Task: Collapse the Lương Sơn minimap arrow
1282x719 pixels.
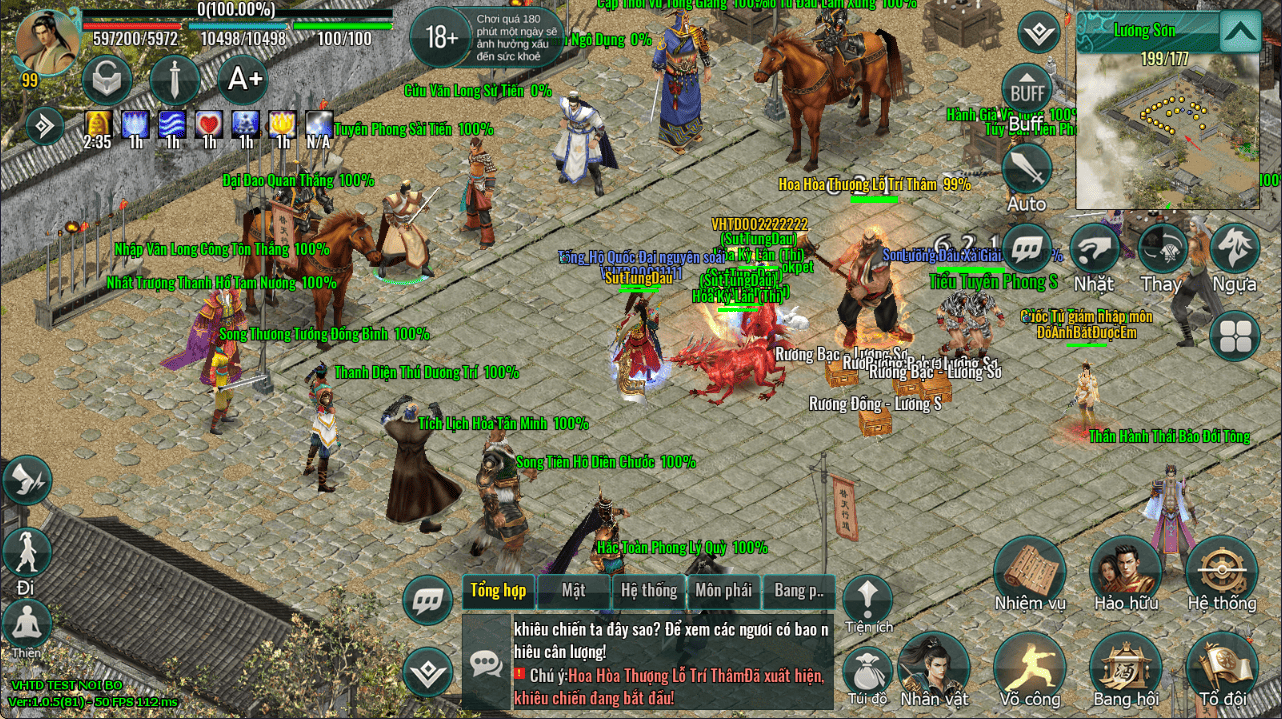Action: coord(1240,32)
